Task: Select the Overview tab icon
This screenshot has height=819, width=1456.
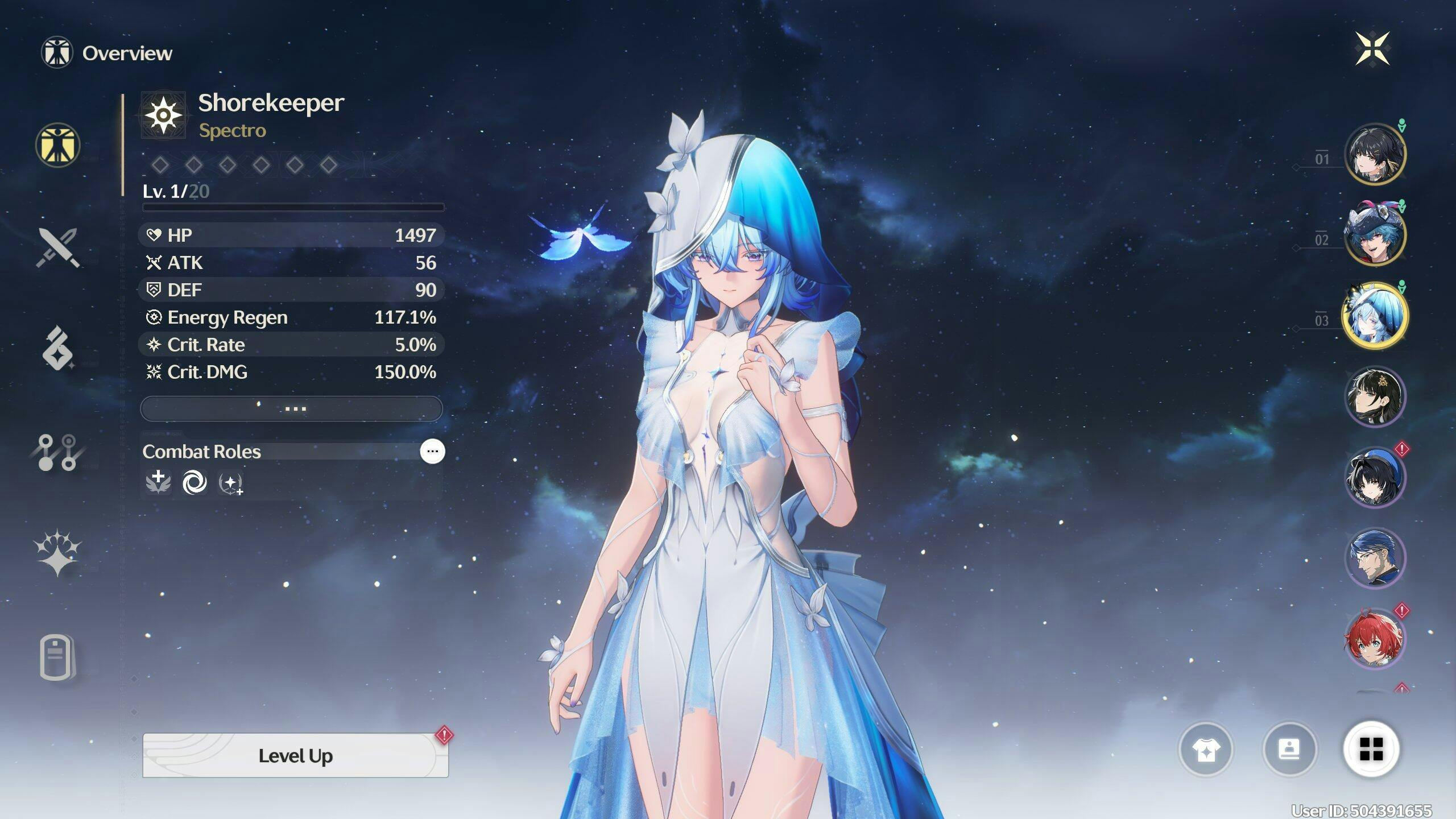Action: click(57, 146)
